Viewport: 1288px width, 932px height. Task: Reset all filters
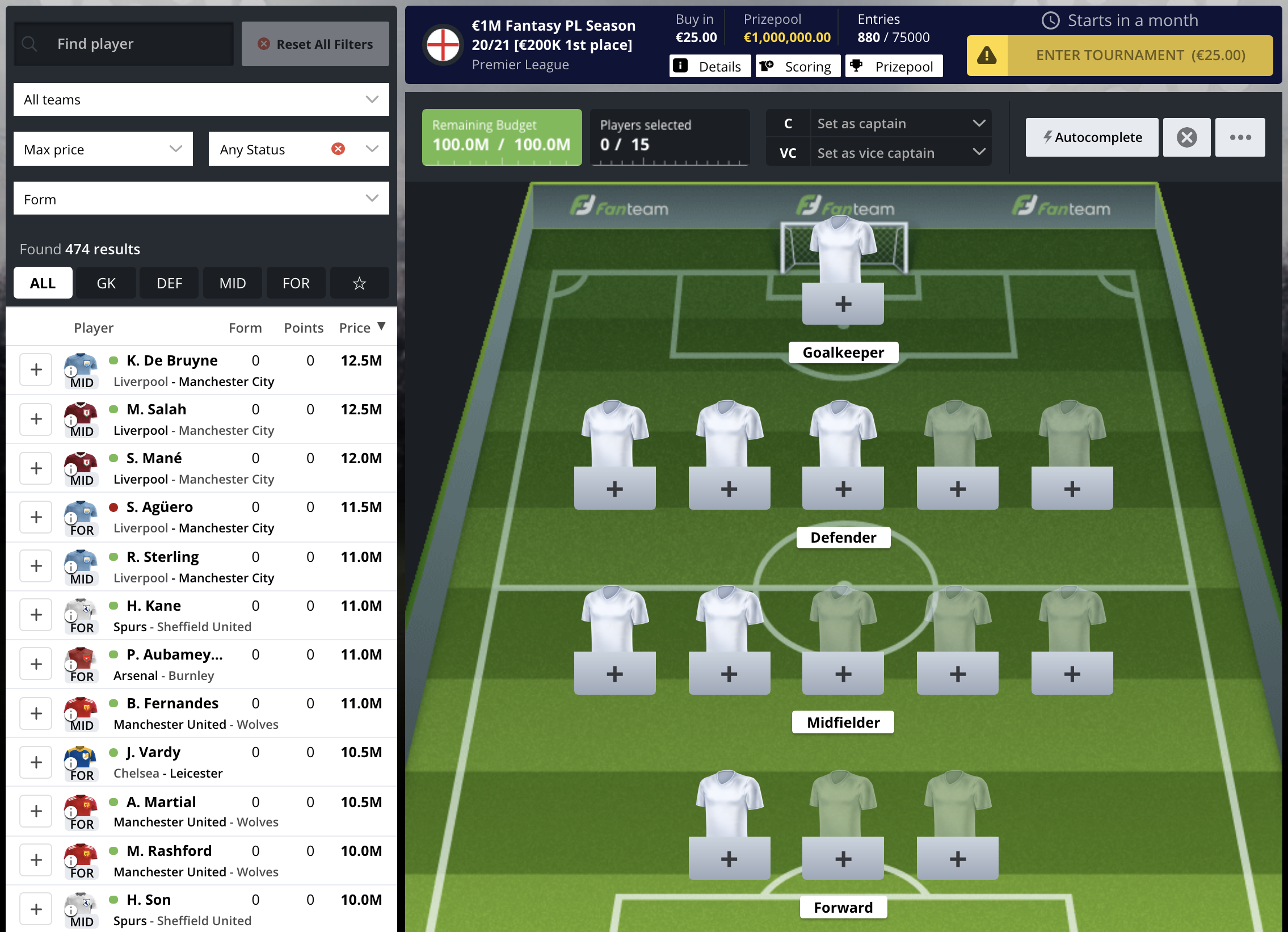(x=315, y=44)
